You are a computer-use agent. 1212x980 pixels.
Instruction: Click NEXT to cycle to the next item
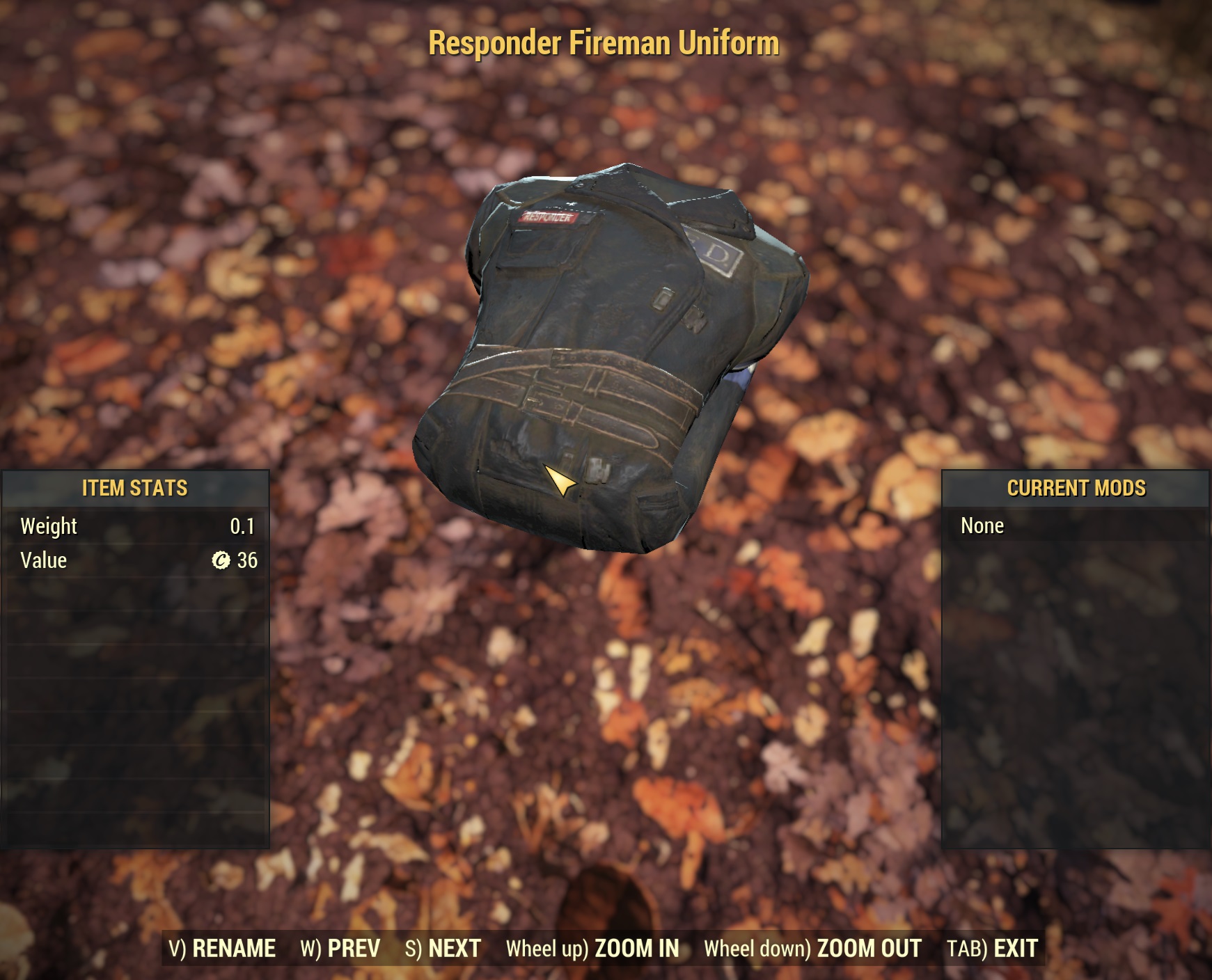click(x=452, y=947)
